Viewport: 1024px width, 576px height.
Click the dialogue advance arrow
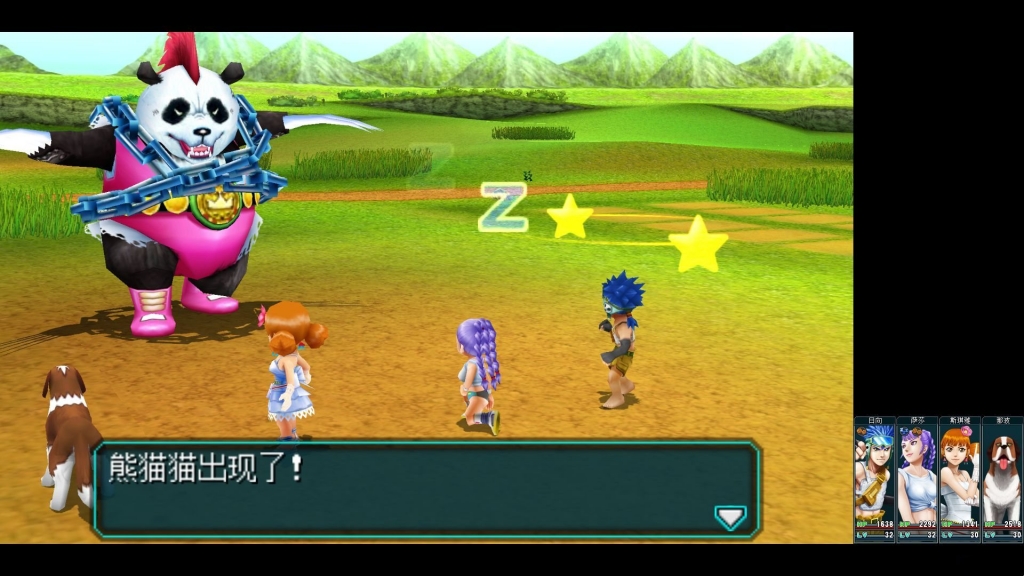tap(730, 516)
